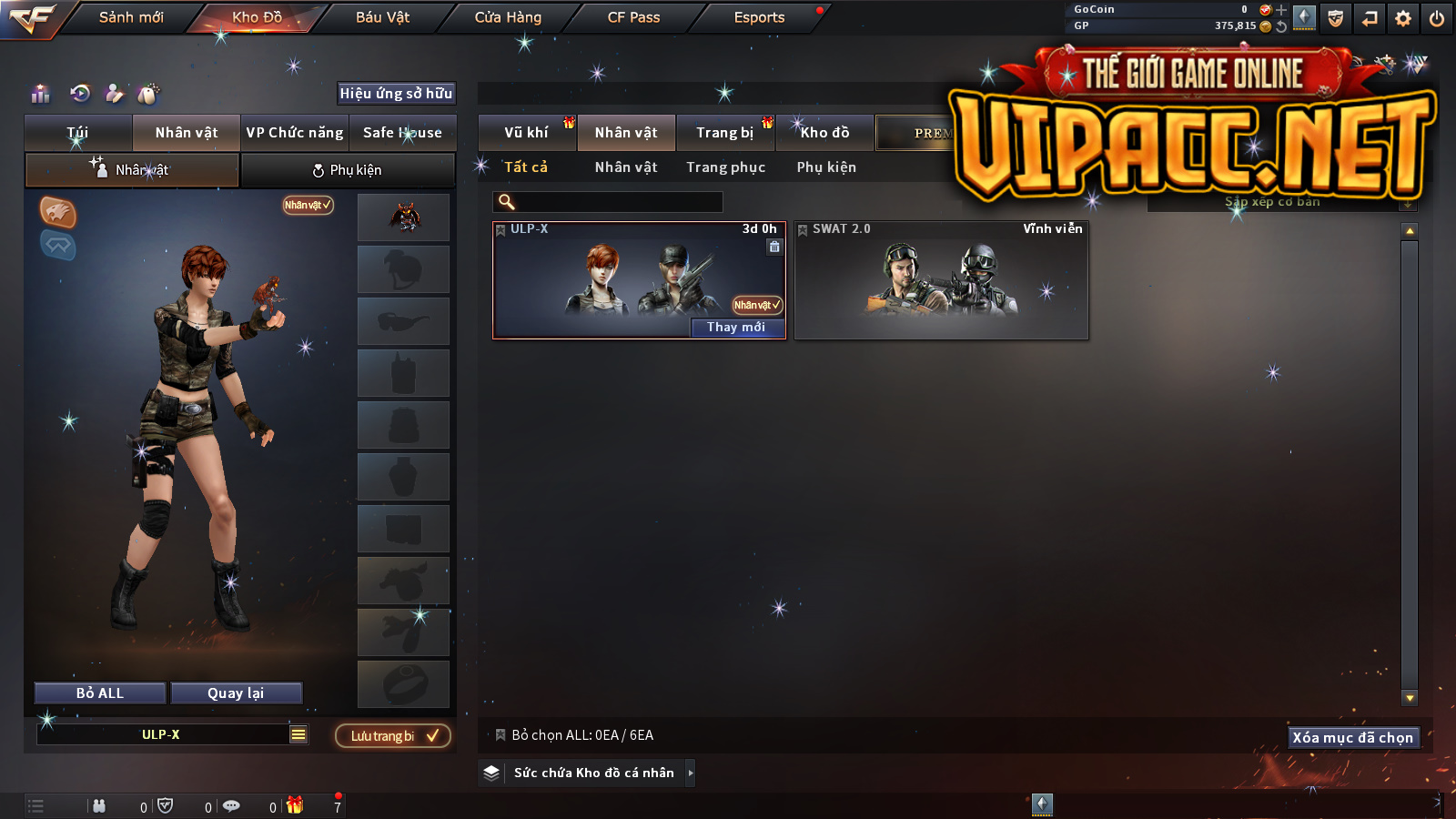Go to the CF Pass tab
The image size is (1456, 819).
click(x=633, y=17)
